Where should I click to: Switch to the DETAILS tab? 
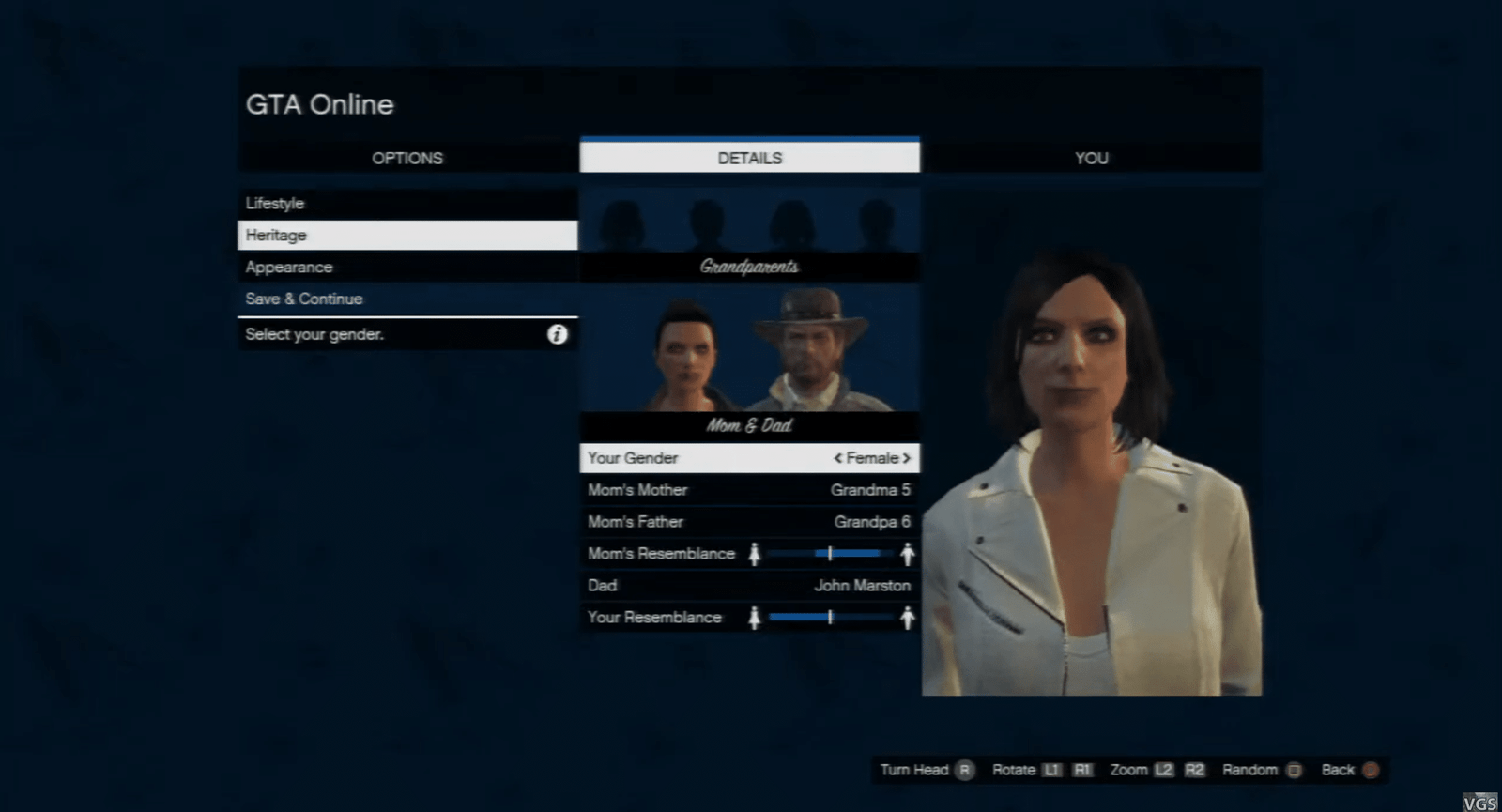[x=749, y=158]
